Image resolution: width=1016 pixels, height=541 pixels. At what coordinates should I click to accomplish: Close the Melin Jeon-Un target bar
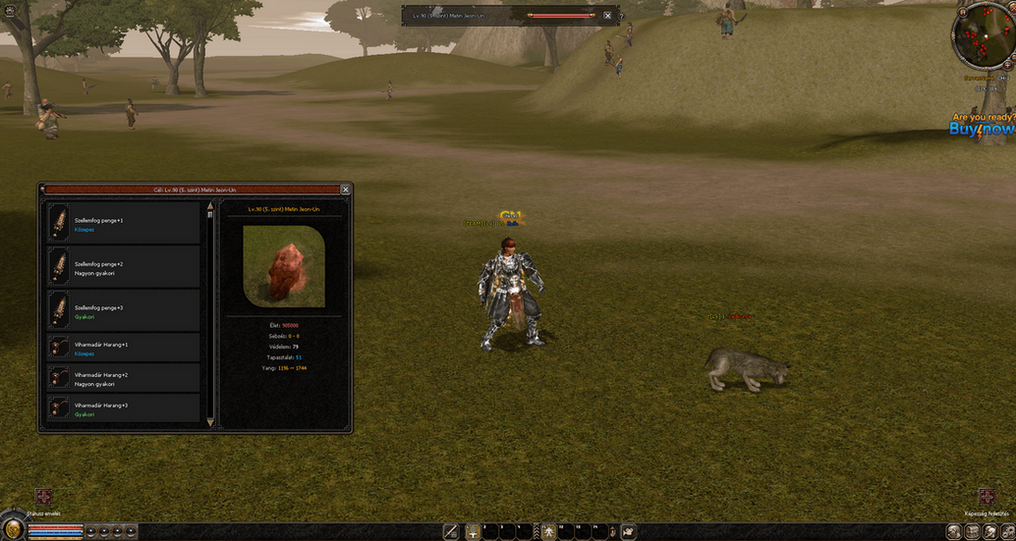tap(607, 16)
